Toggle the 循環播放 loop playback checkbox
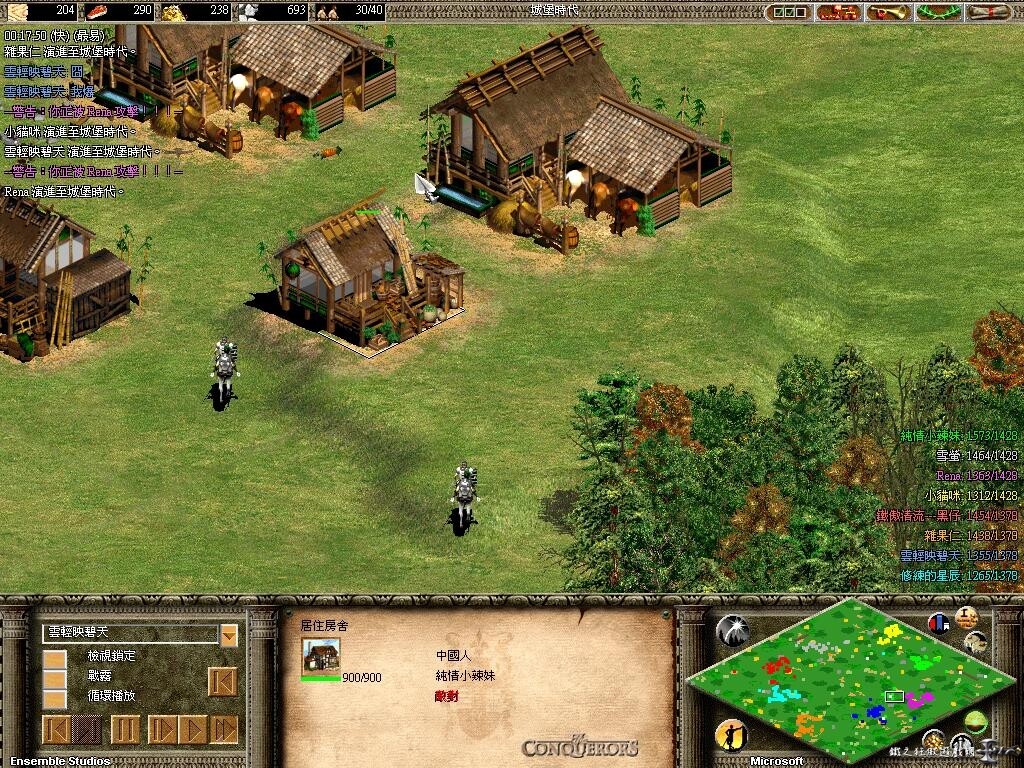 point(54,699)
